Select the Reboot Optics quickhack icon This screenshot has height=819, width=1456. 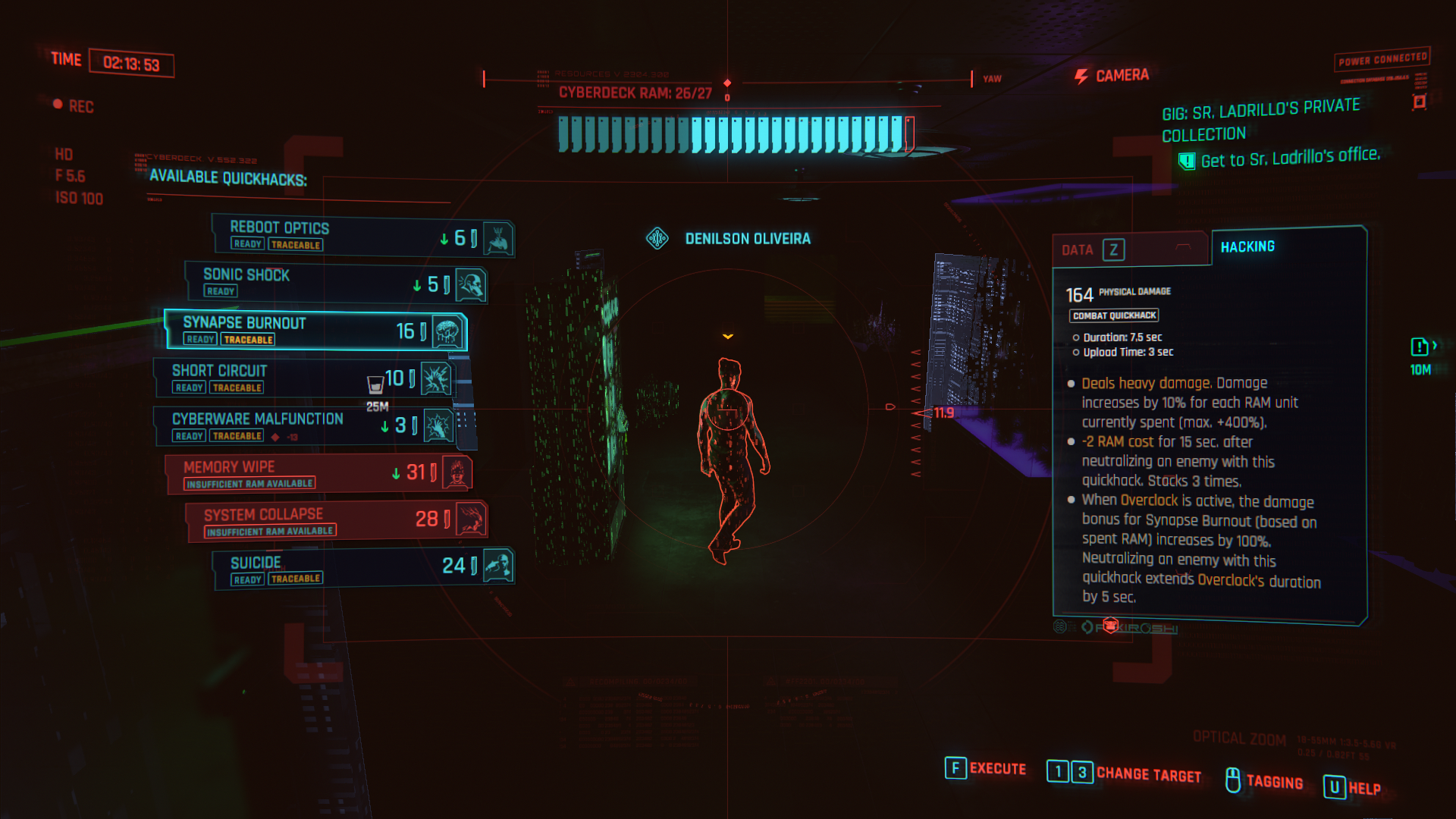[498, 237]
